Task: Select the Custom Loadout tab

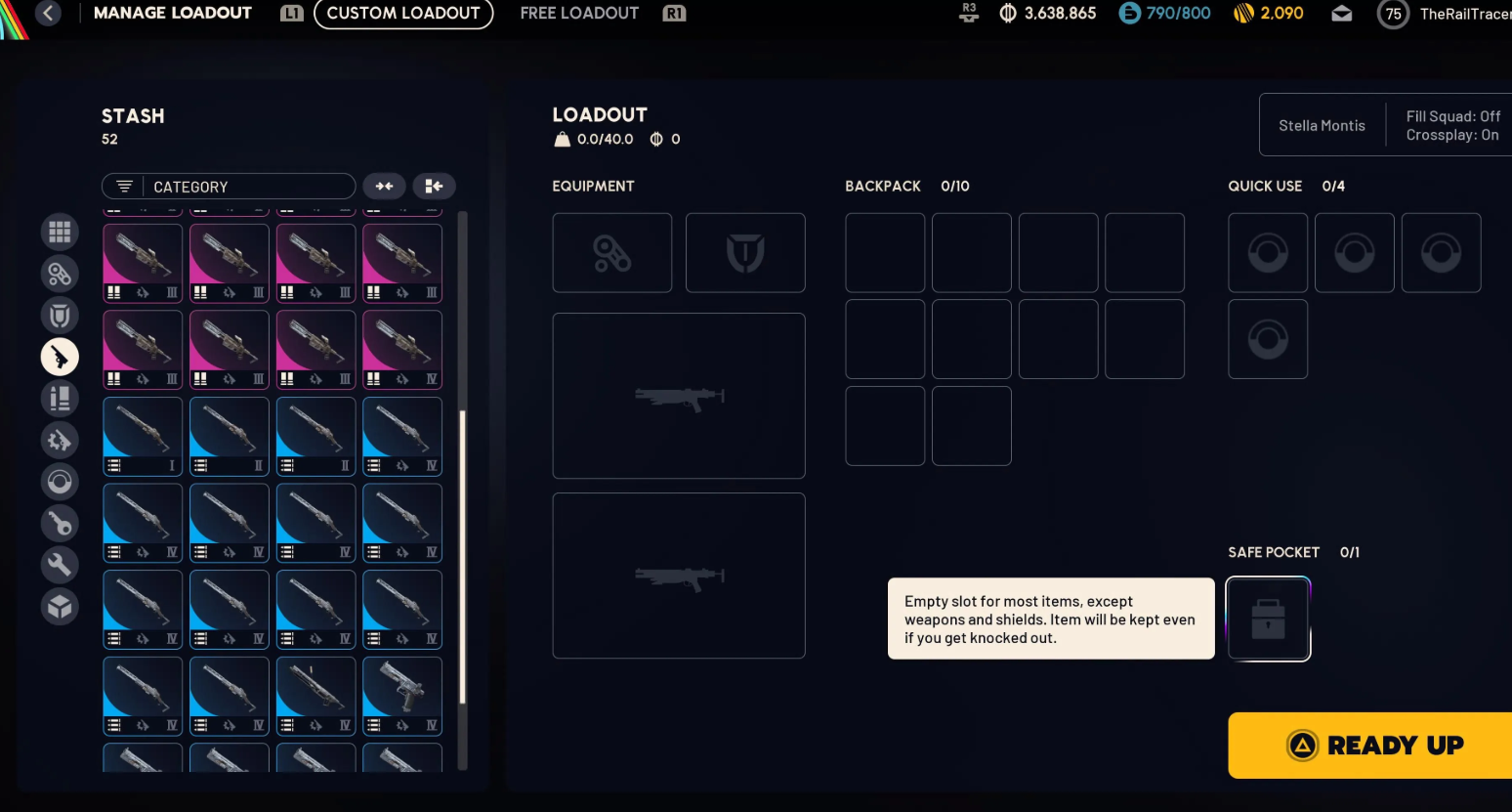Action: 403,14
